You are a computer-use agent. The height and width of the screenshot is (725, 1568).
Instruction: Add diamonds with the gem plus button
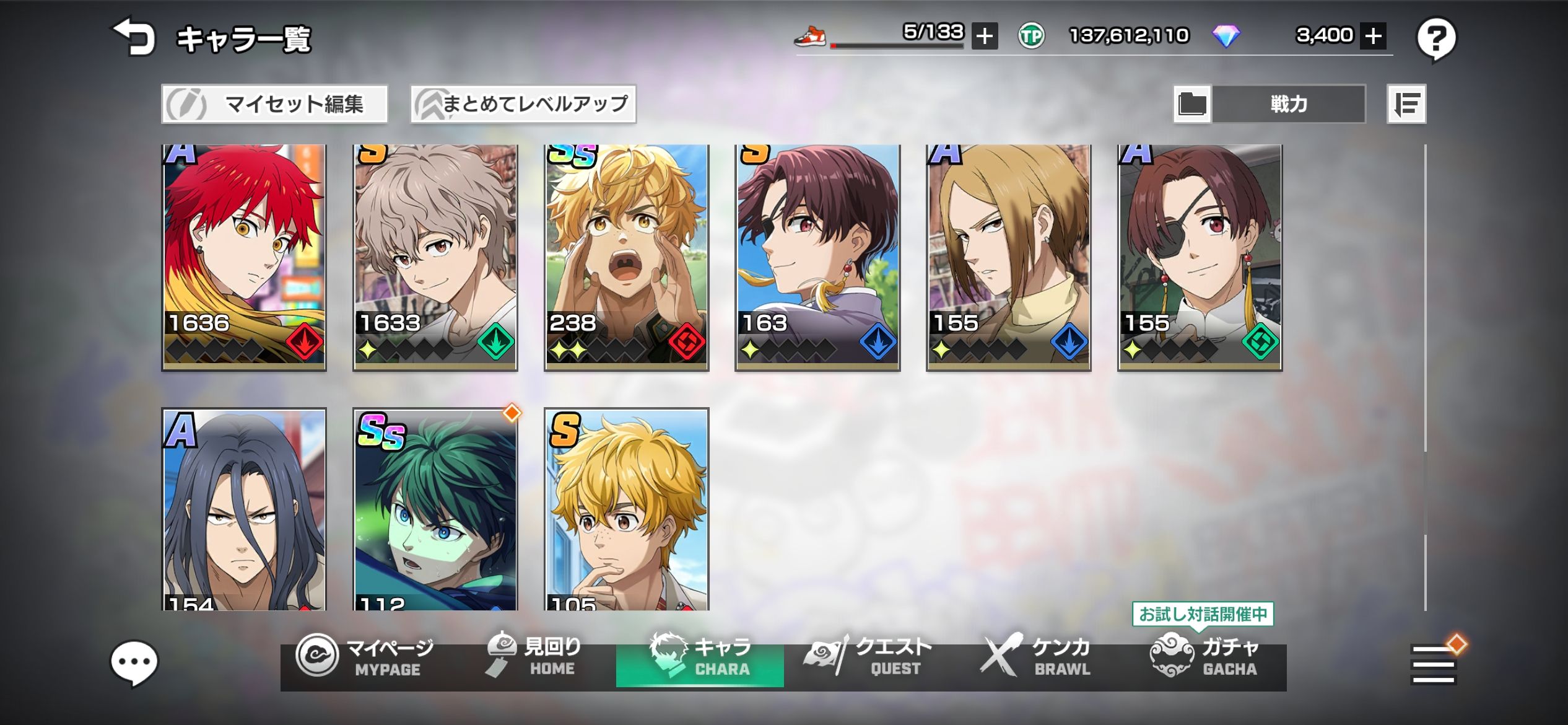pyautogui.click(x=1373, y=36)
